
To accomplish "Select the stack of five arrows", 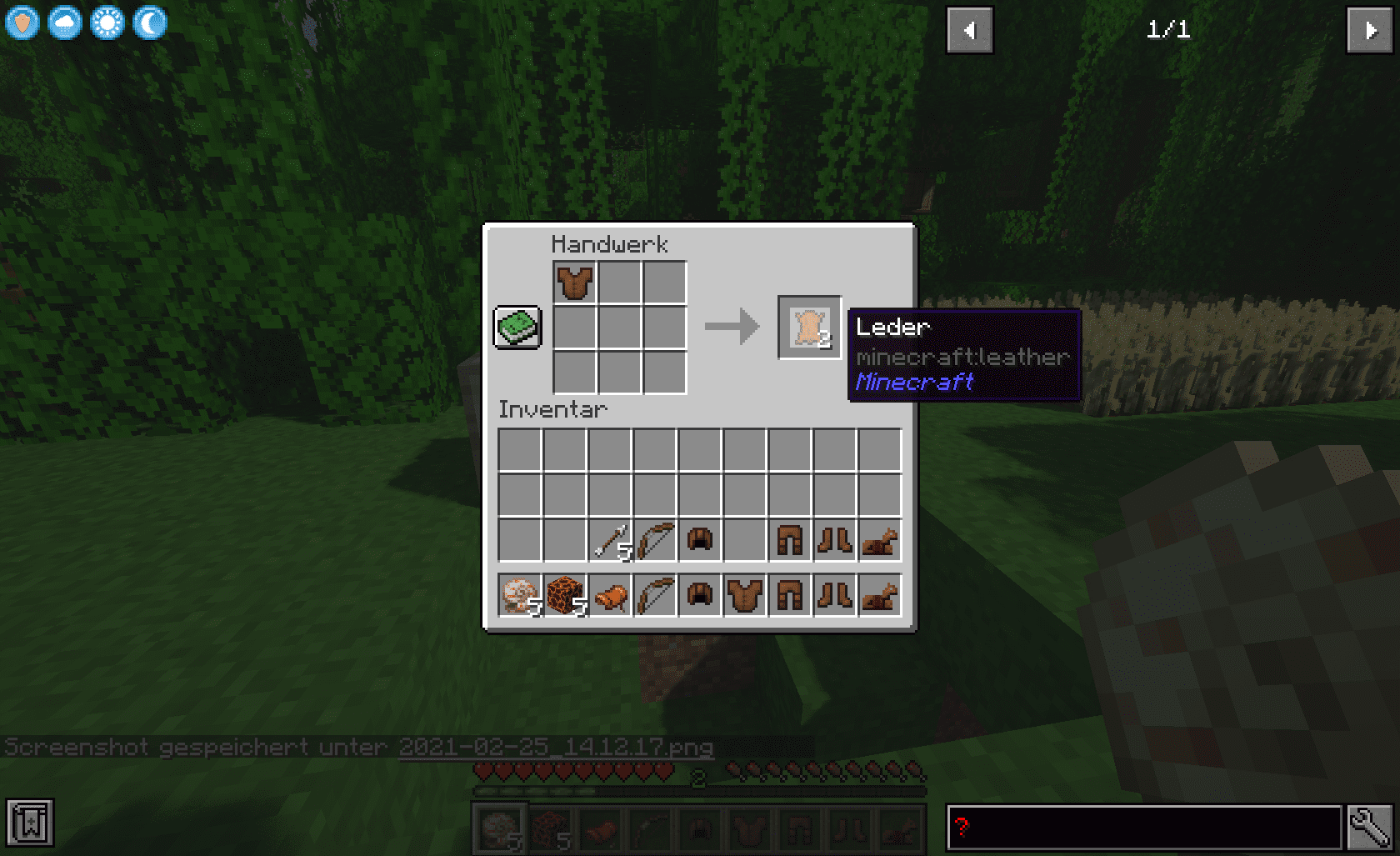I will pyautogui.click(x=611, y=542).
